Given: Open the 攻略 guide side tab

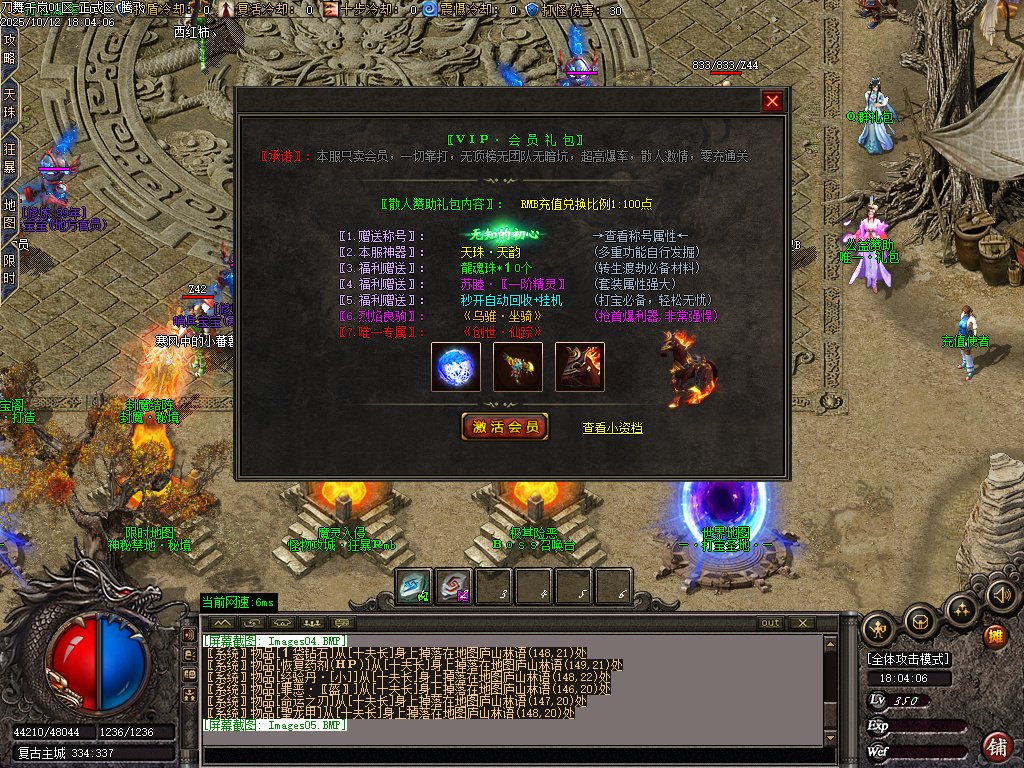Looking at the screenshot, I should (10, 48).
